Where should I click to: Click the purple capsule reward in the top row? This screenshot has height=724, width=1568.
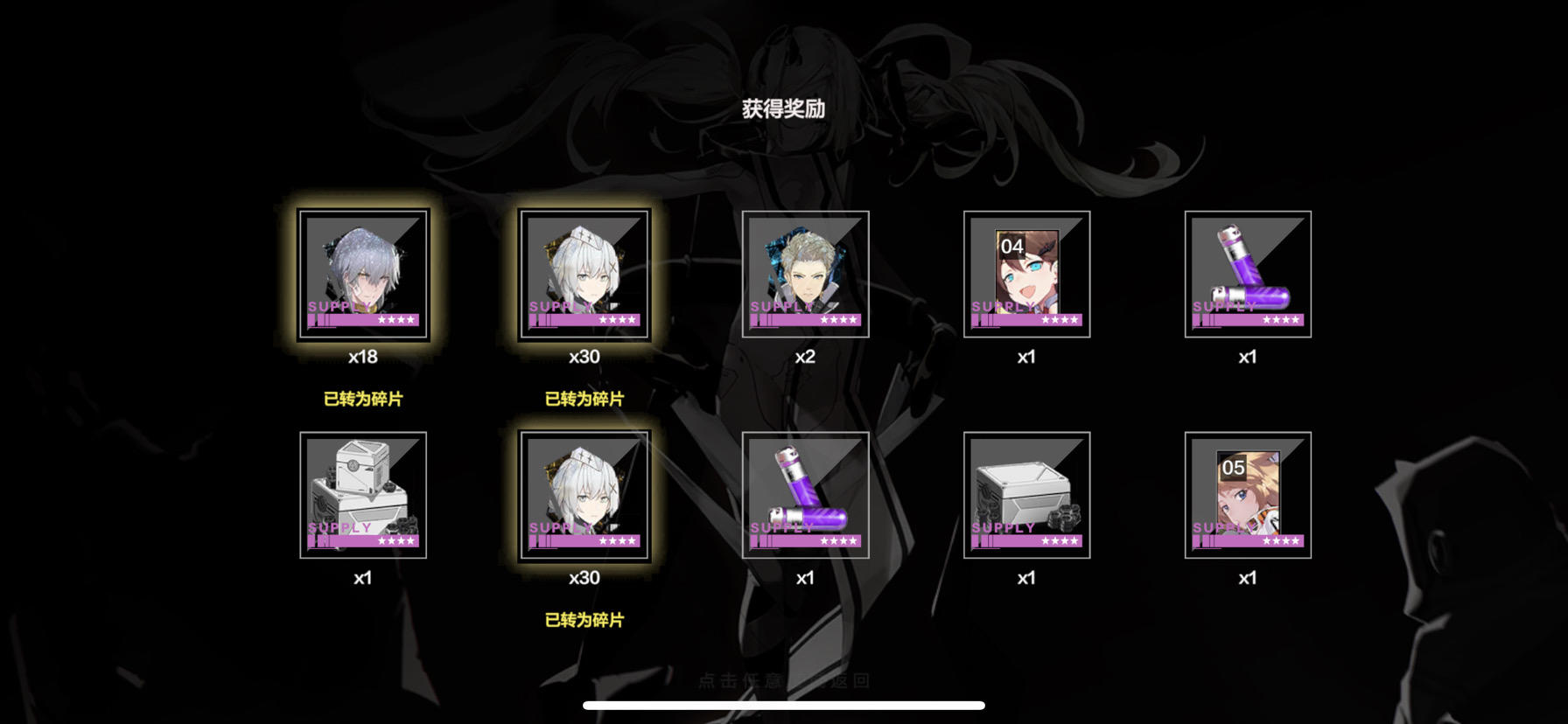click(x=1247, y=274)
